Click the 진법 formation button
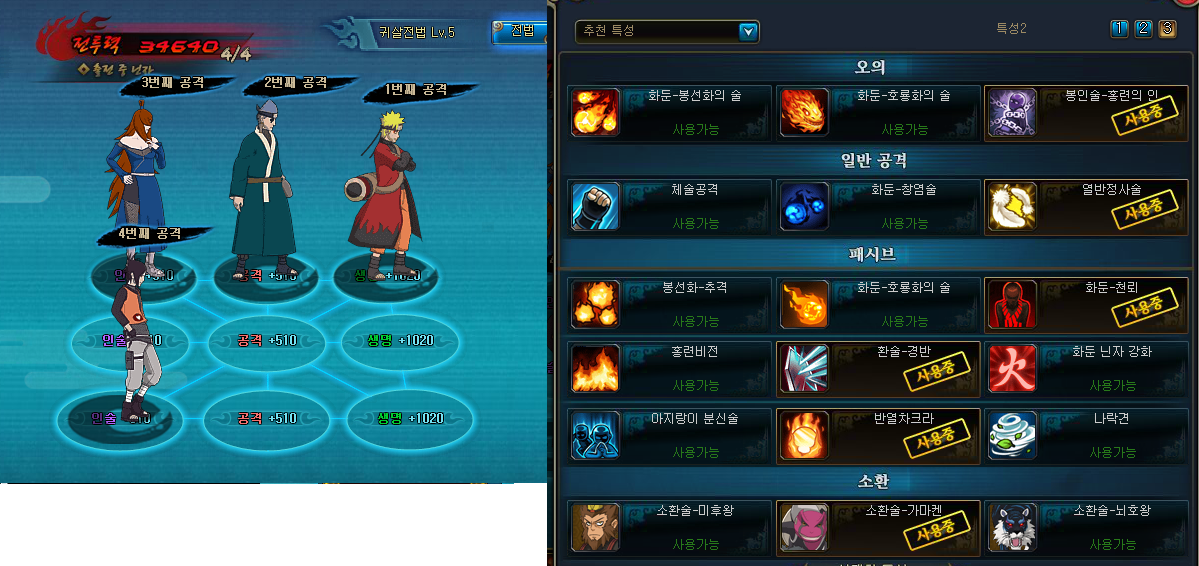The height and width of the screenshot is (566, 1199). [521, 31]
